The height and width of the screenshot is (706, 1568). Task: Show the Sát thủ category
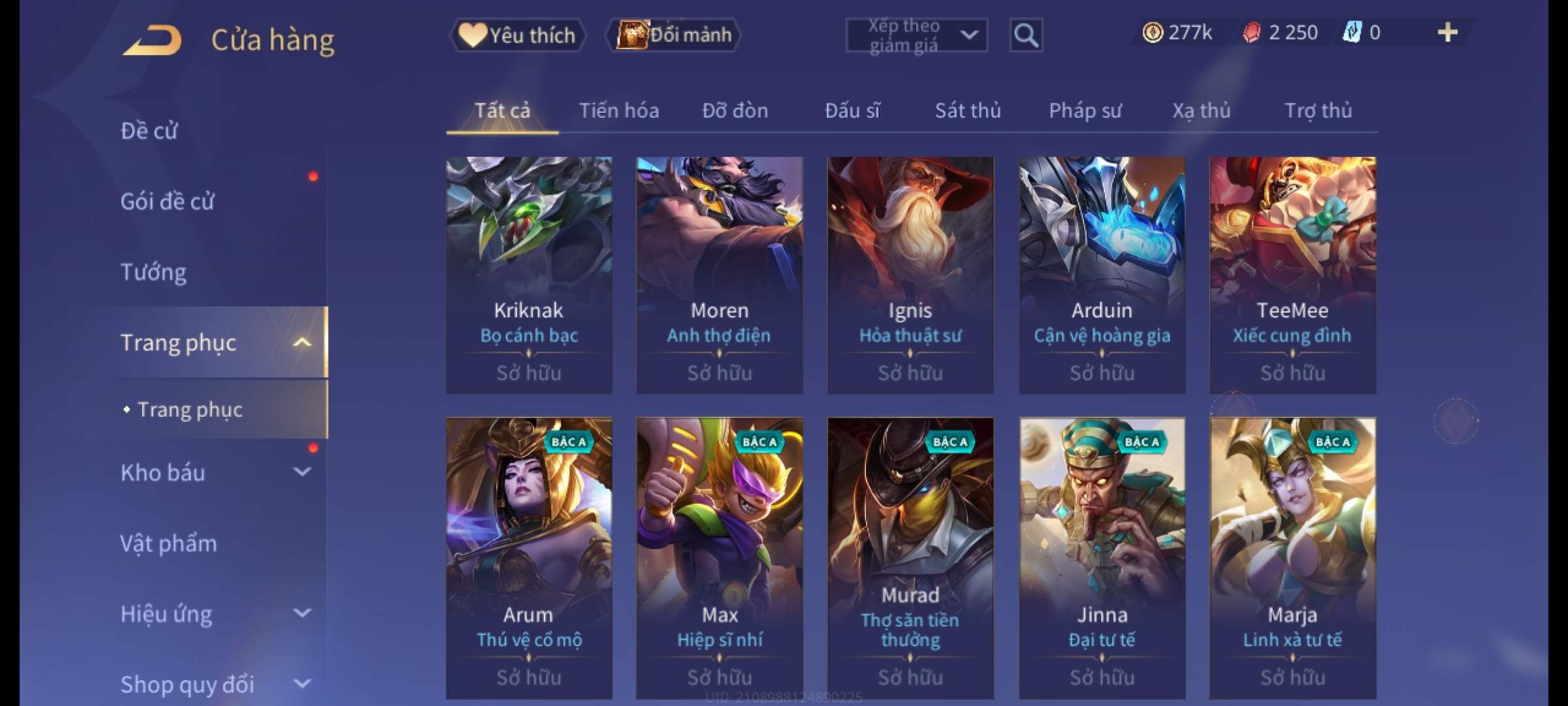(x=968, y=110)
